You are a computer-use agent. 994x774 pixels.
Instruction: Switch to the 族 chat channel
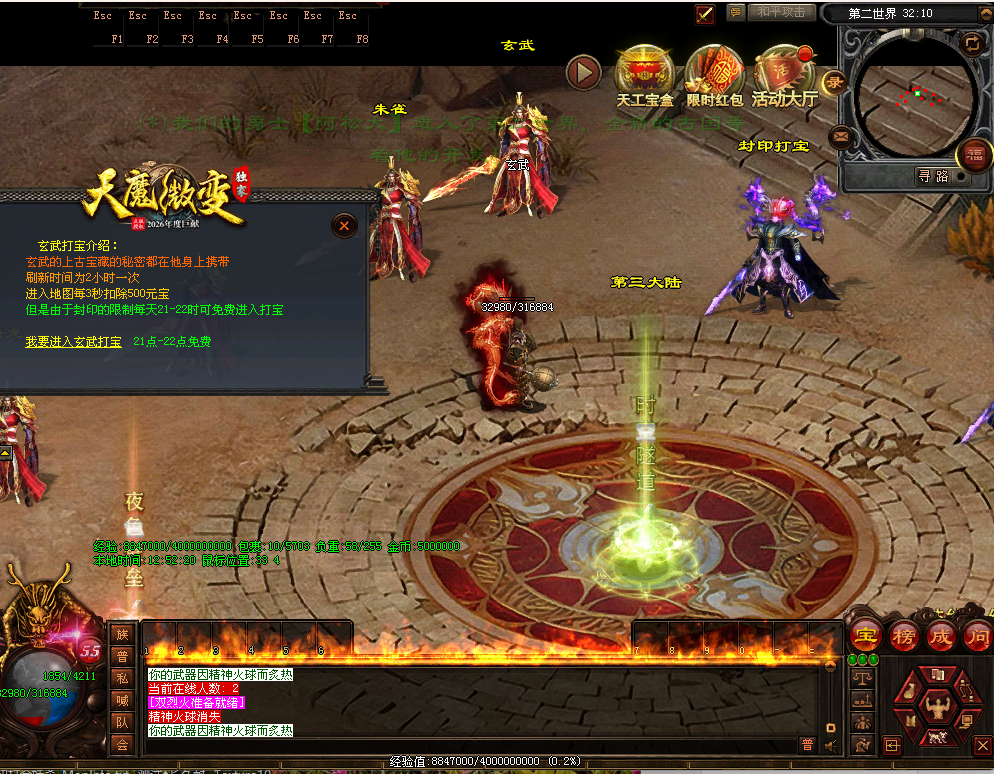click(x=122, y=634)
